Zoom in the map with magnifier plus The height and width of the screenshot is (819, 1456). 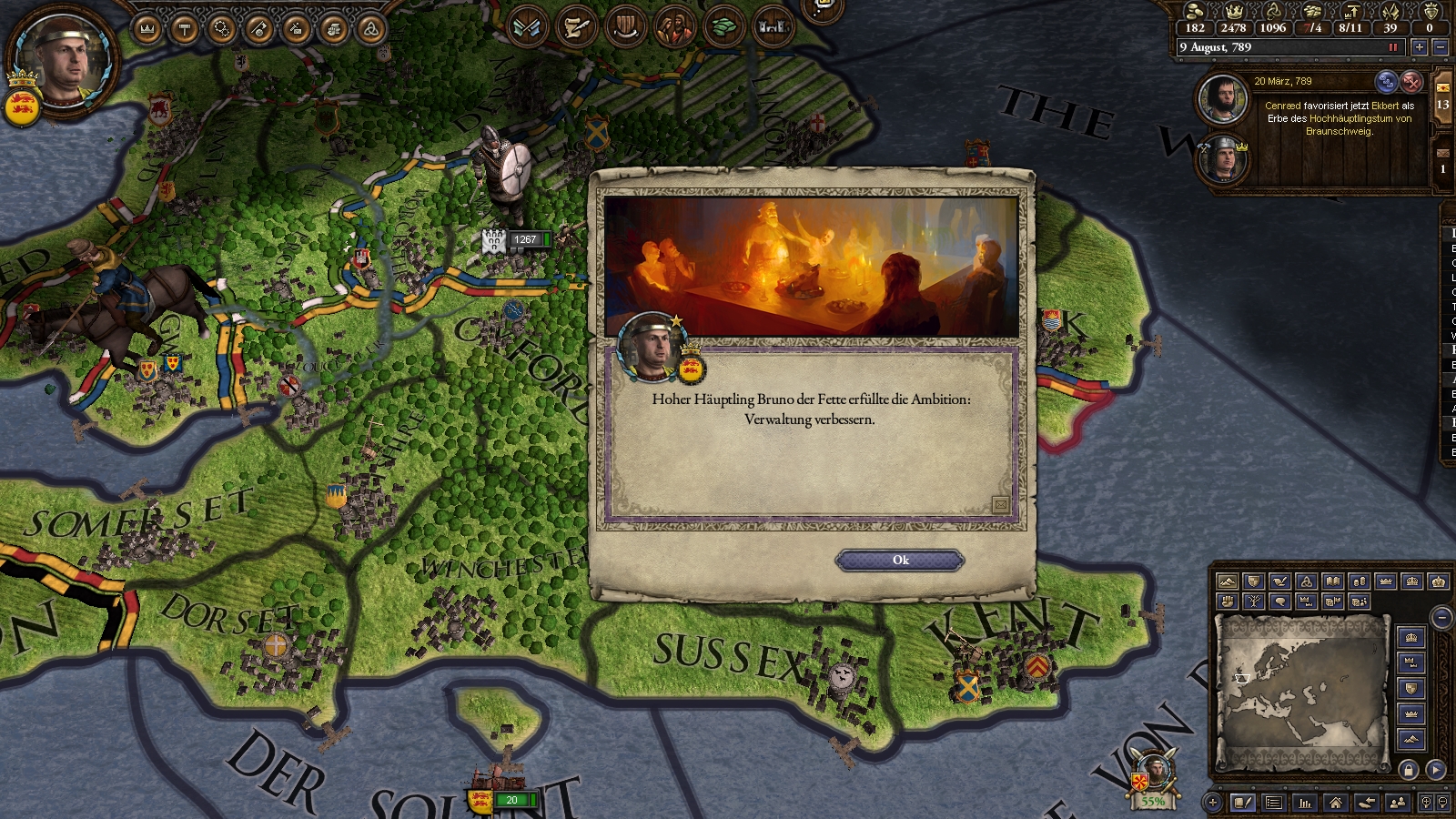[1425, 802]
